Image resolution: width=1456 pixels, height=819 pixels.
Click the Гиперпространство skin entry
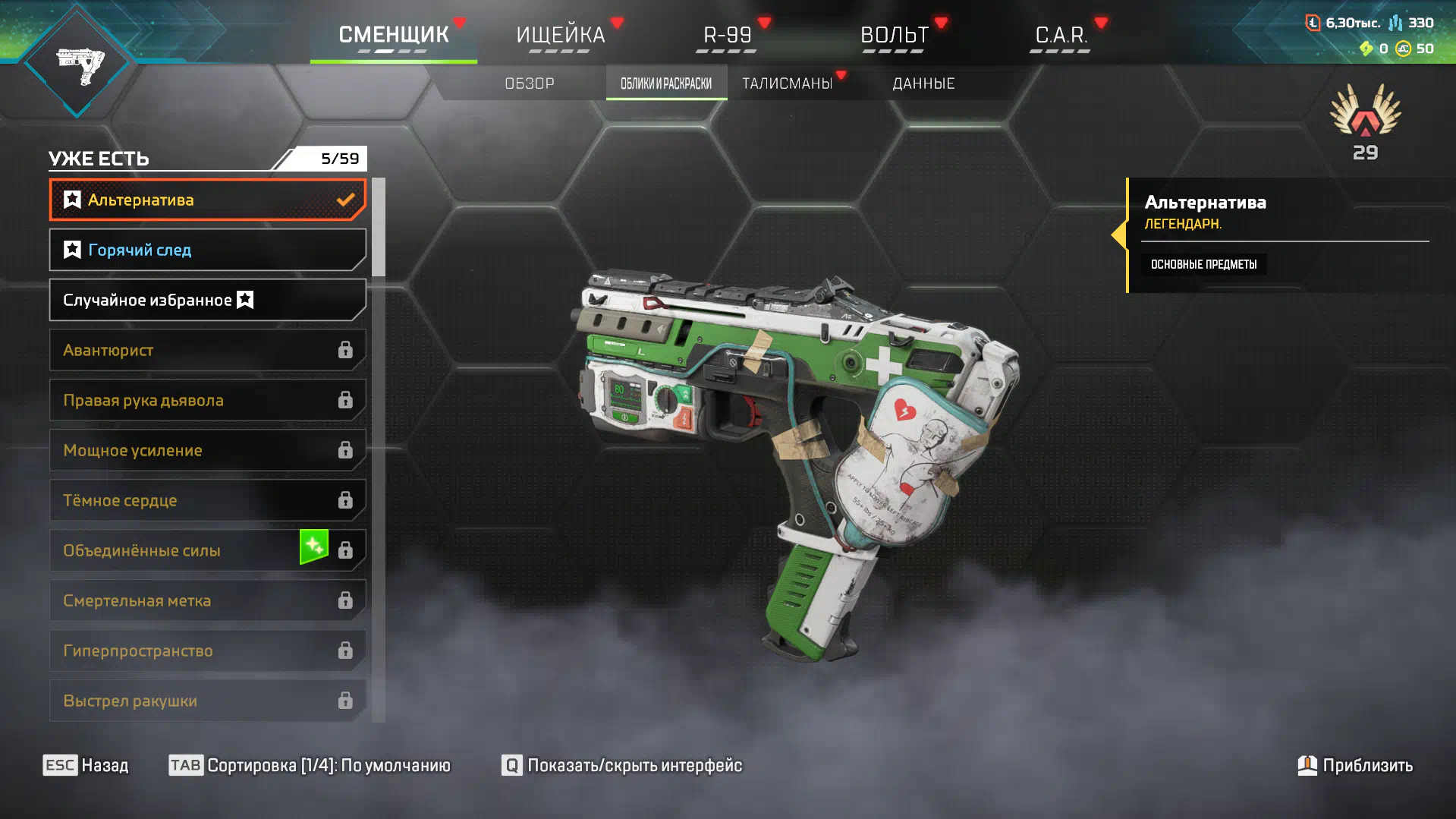tap(207, 650)
